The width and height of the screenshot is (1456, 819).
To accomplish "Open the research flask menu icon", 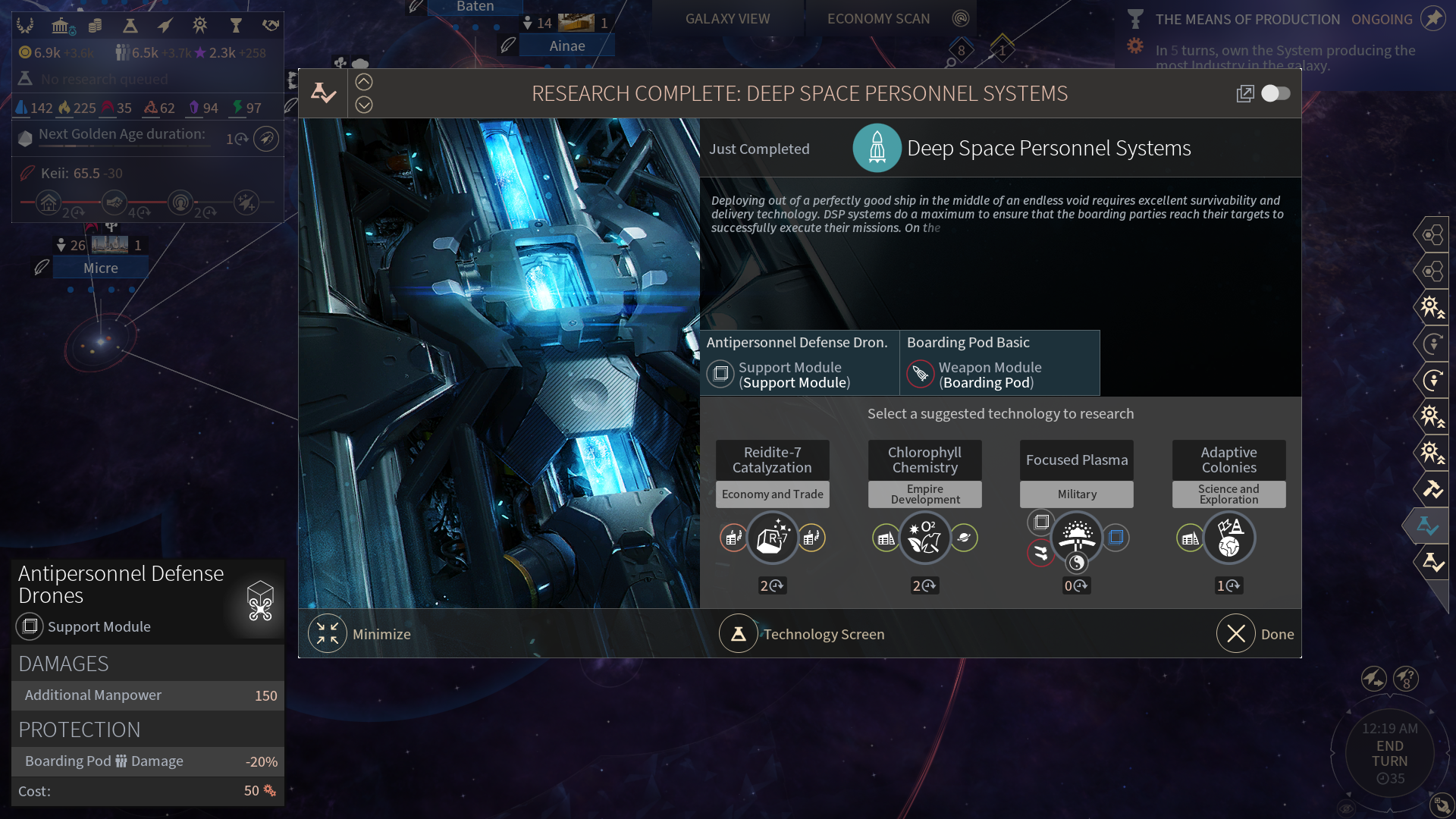I will click(x=130, y=26).
